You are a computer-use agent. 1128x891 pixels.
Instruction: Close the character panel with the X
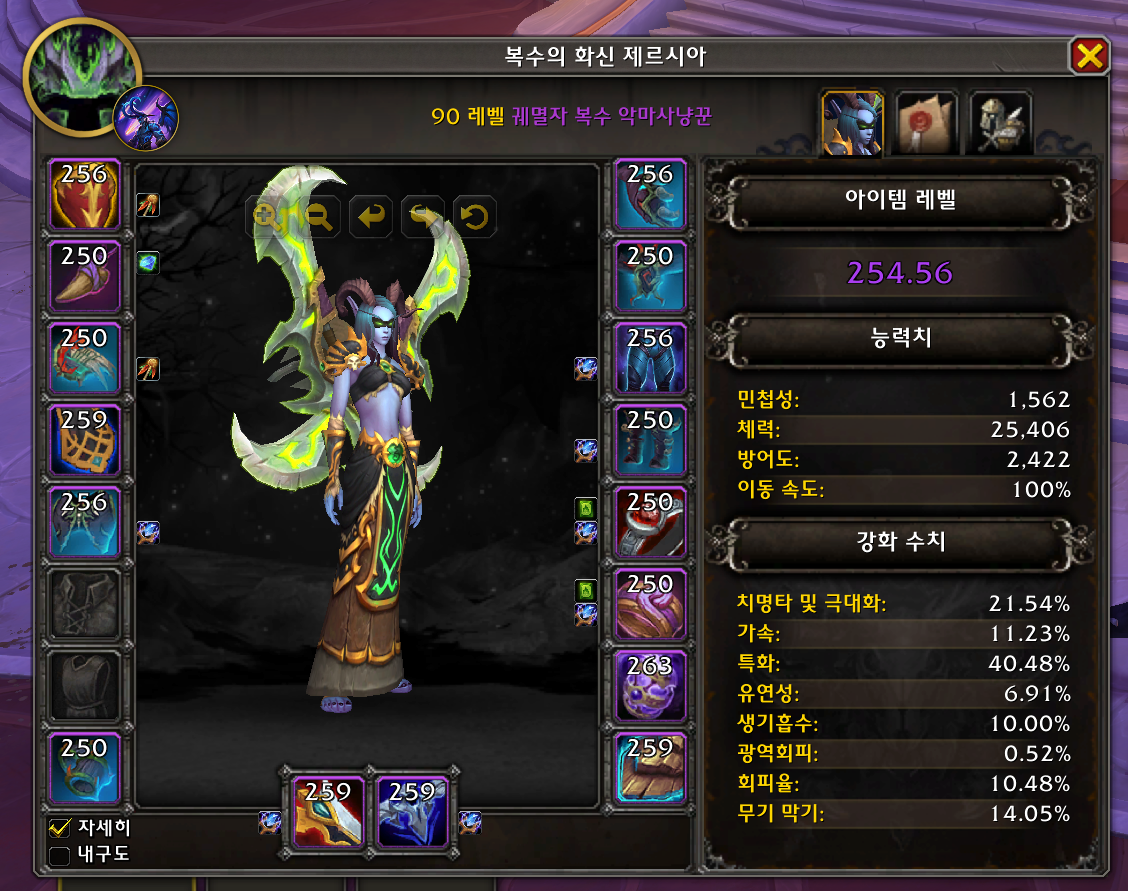[x=1088, y=57]
